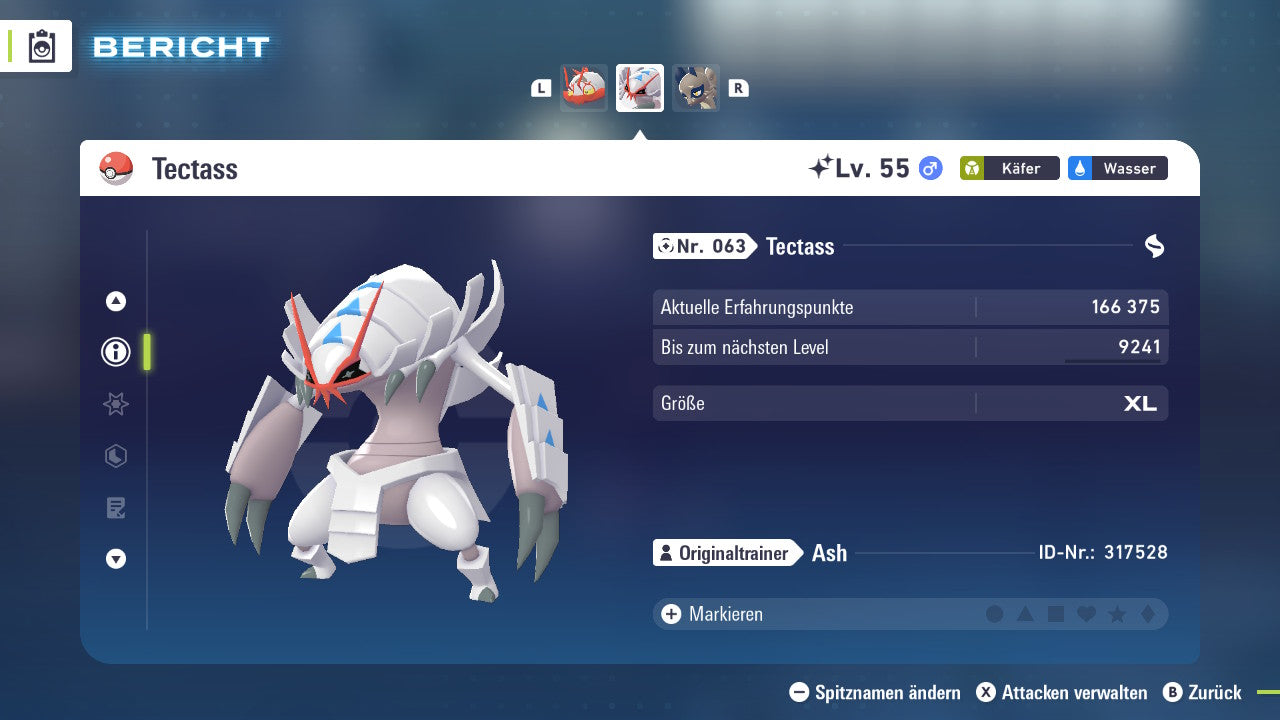1280x720 pixels.
Task: Toggle the heart marking
Action: click(1087, 614)
